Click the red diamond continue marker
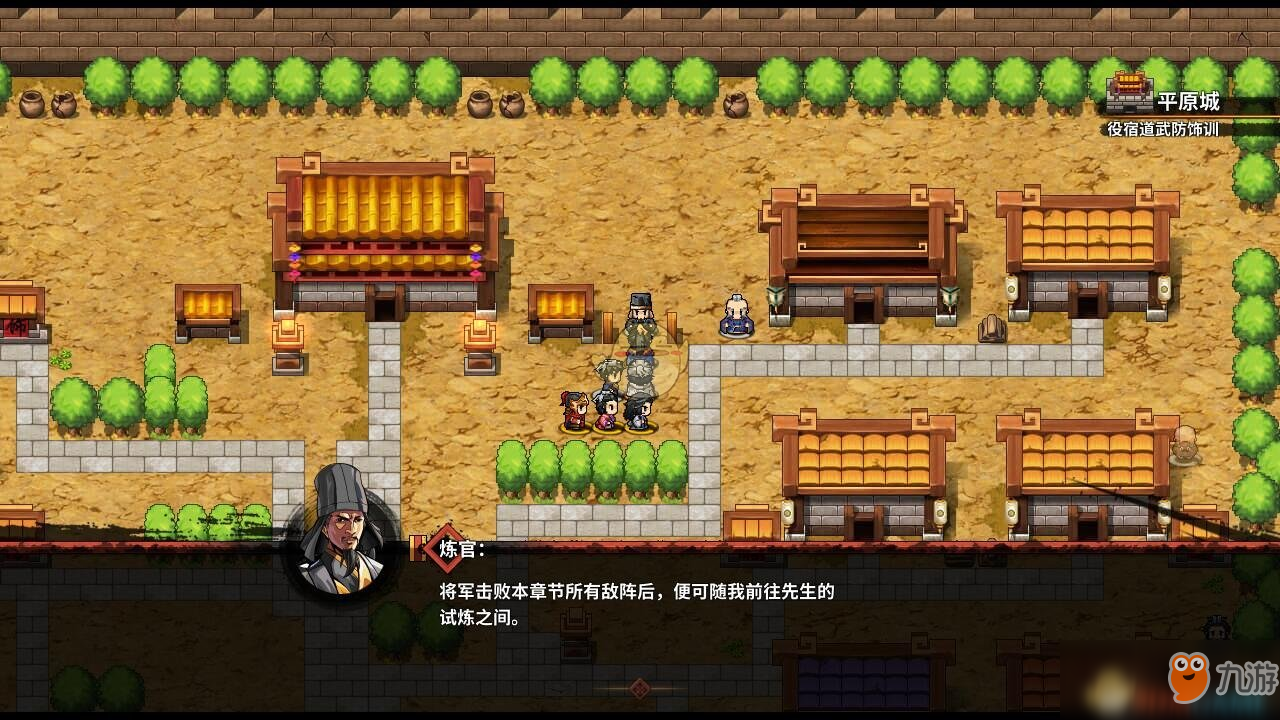Screen dimensions: 1280x720 pyautogui.click(x=640, y=689)
